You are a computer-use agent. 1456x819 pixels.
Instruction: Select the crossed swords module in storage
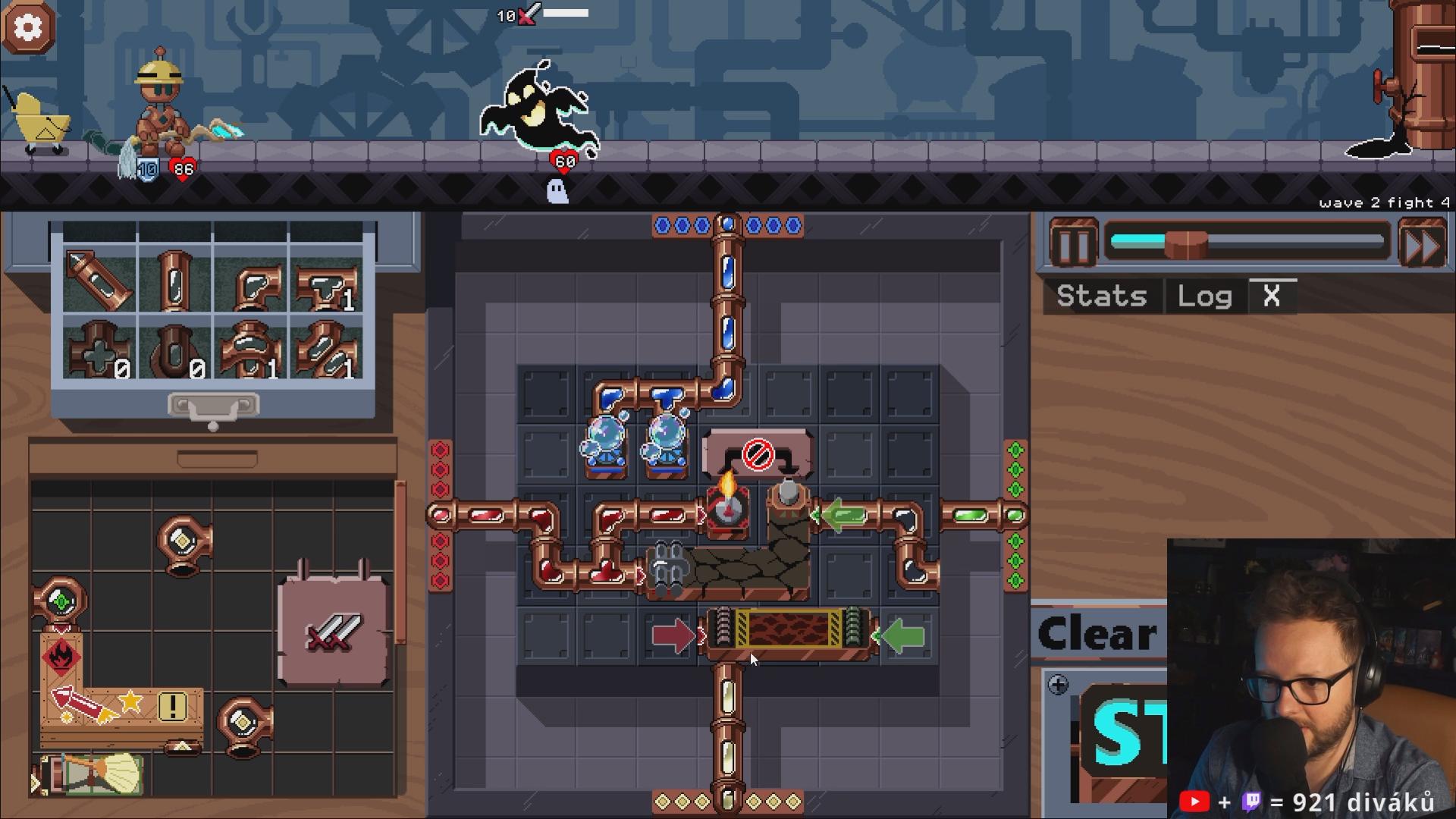333,632
